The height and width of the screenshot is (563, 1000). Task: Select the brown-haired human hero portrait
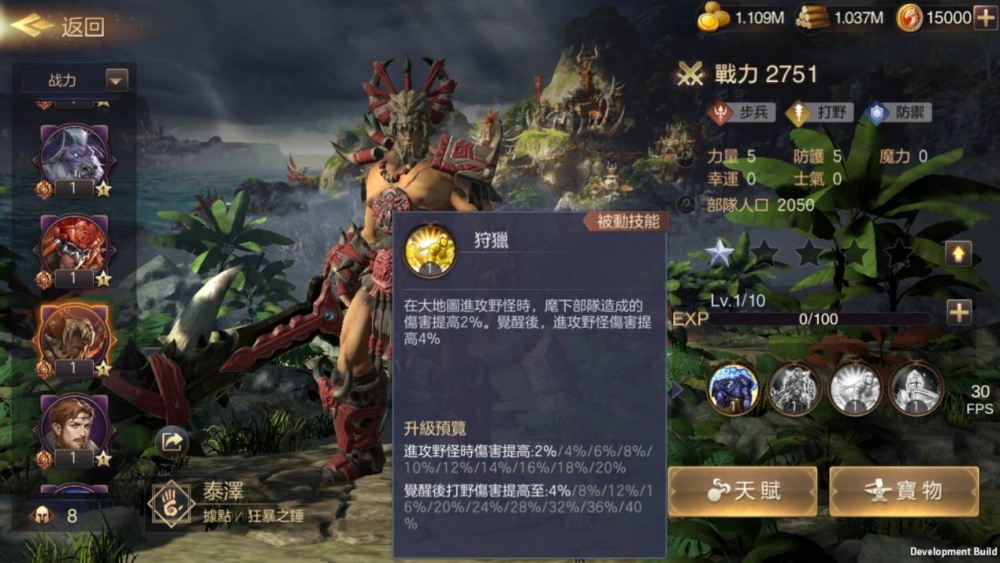tap(75, 424)
